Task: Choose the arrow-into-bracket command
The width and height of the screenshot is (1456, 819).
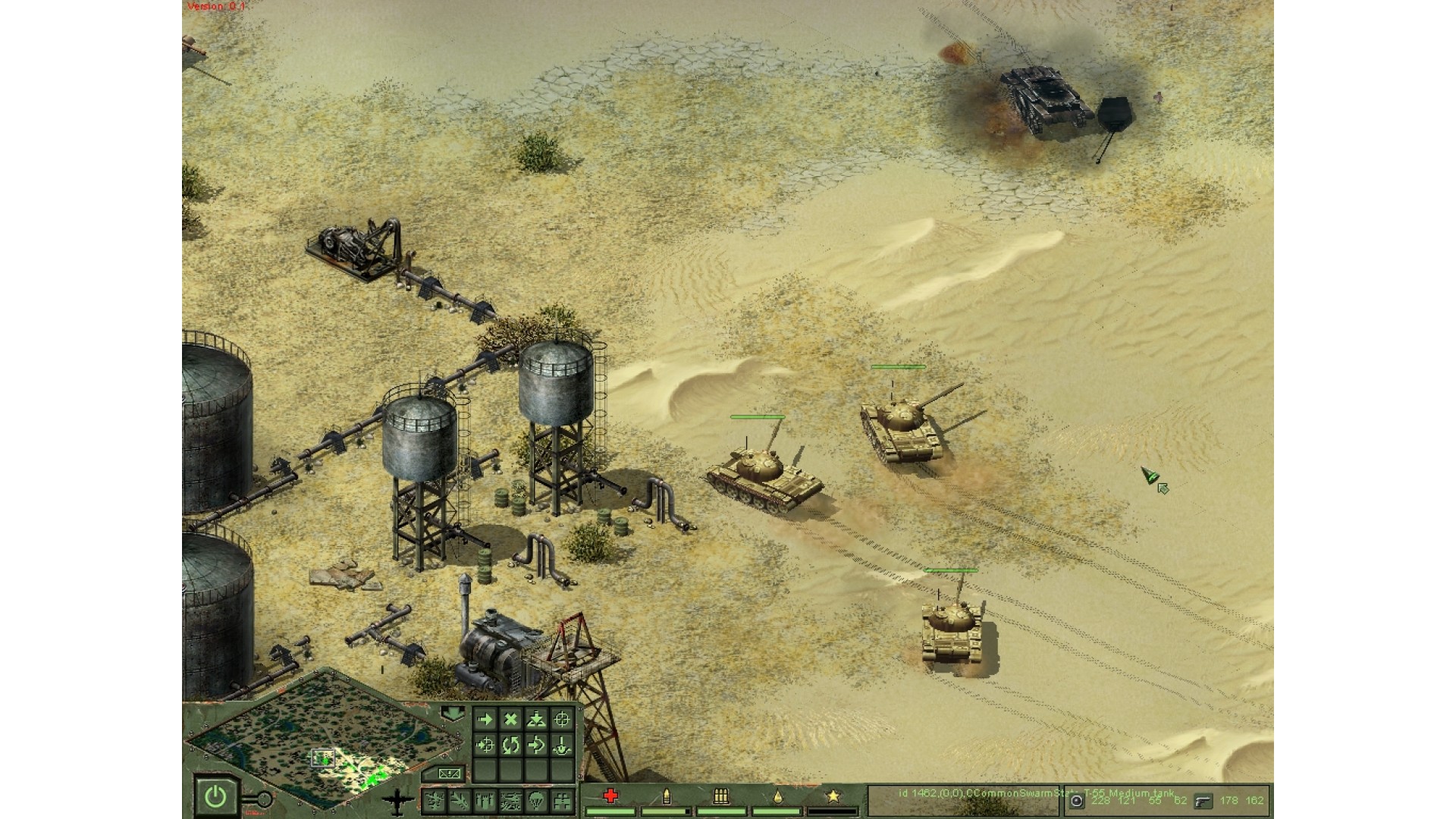Action: [x=536, y=745]
